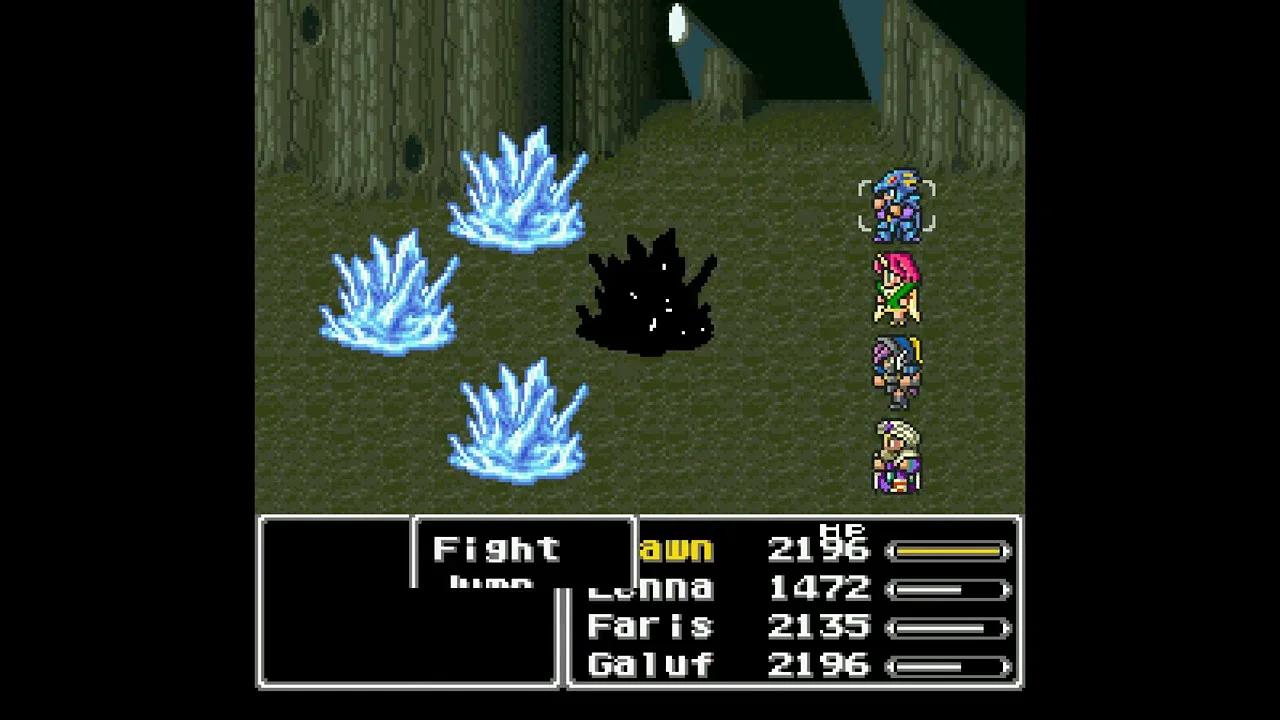Target the top ice crystal enemy

click(x=515, y=195)
